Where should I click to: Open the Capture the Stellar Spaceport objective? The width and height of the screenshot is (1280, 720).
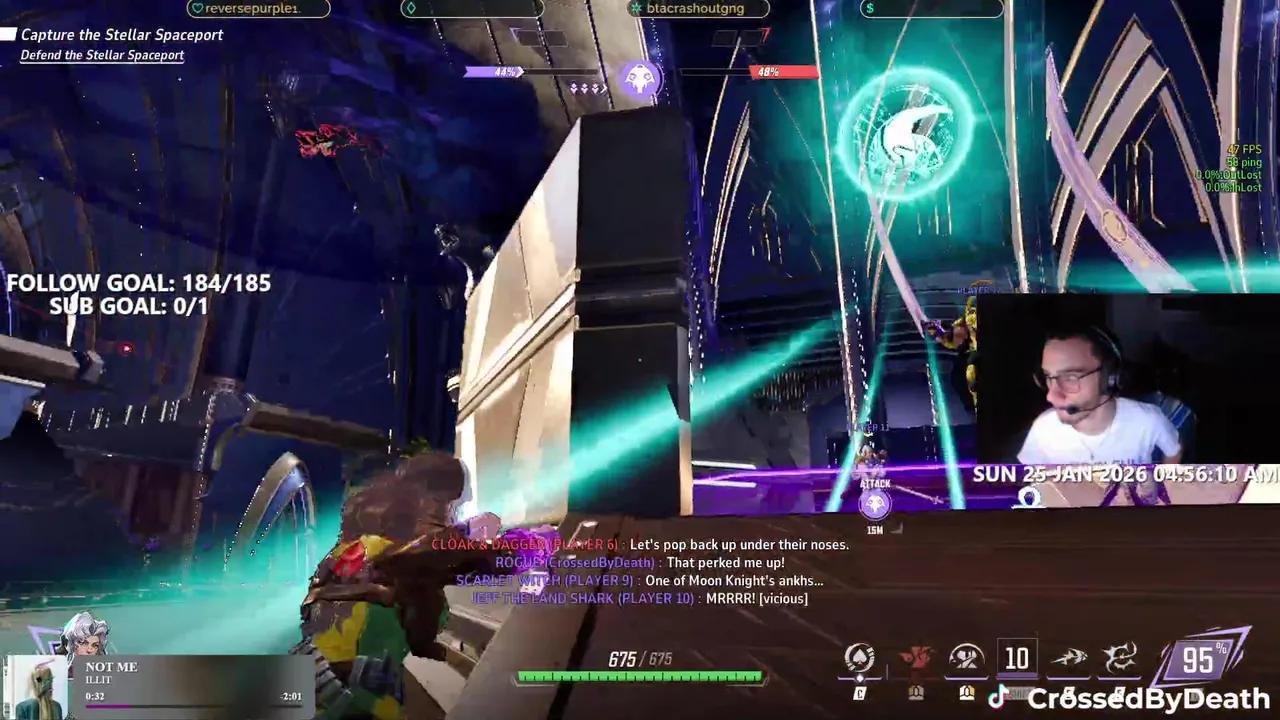121,35
